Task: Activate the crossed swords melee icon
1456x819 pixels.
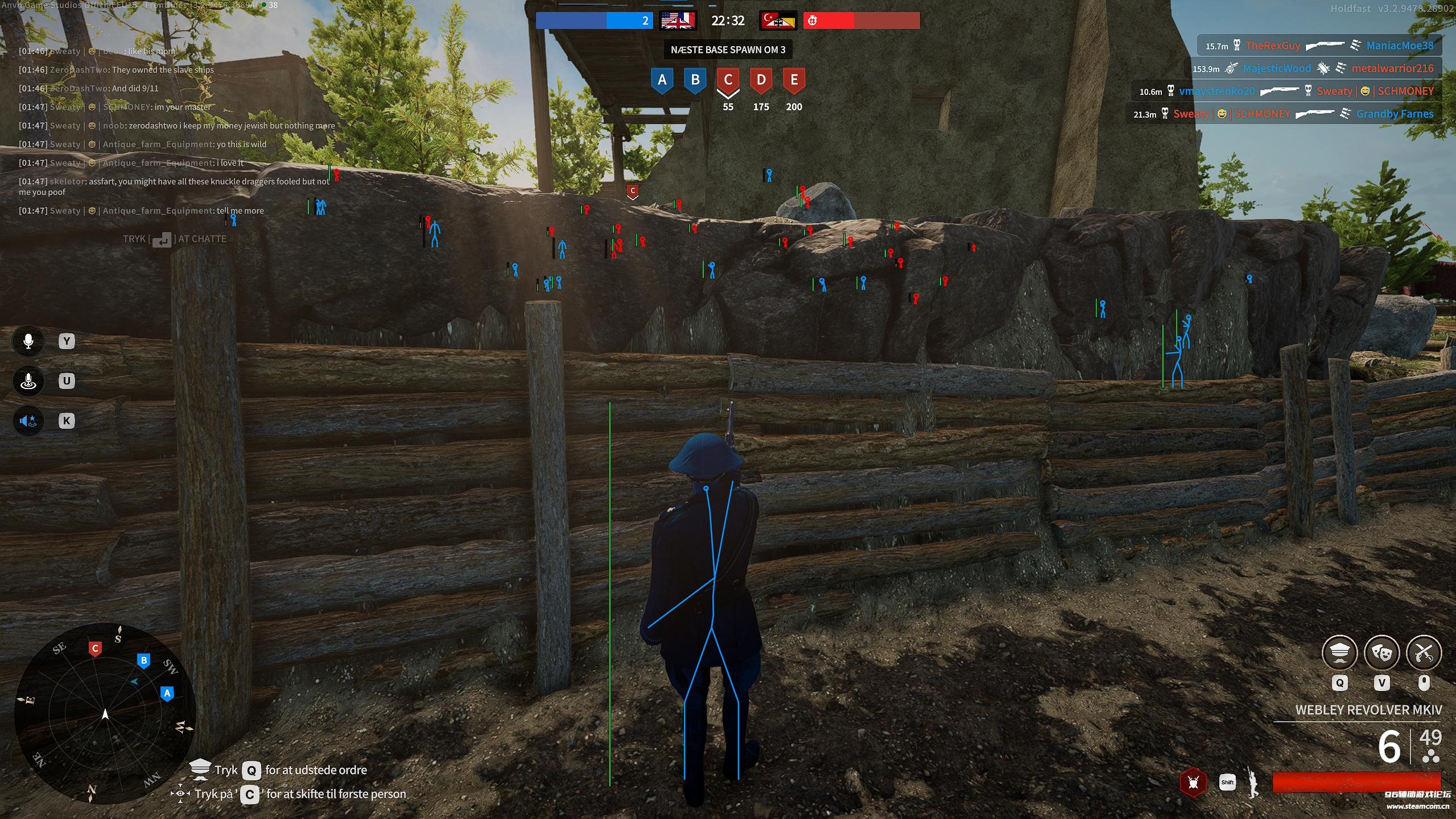Action: tap(1424, 653)
